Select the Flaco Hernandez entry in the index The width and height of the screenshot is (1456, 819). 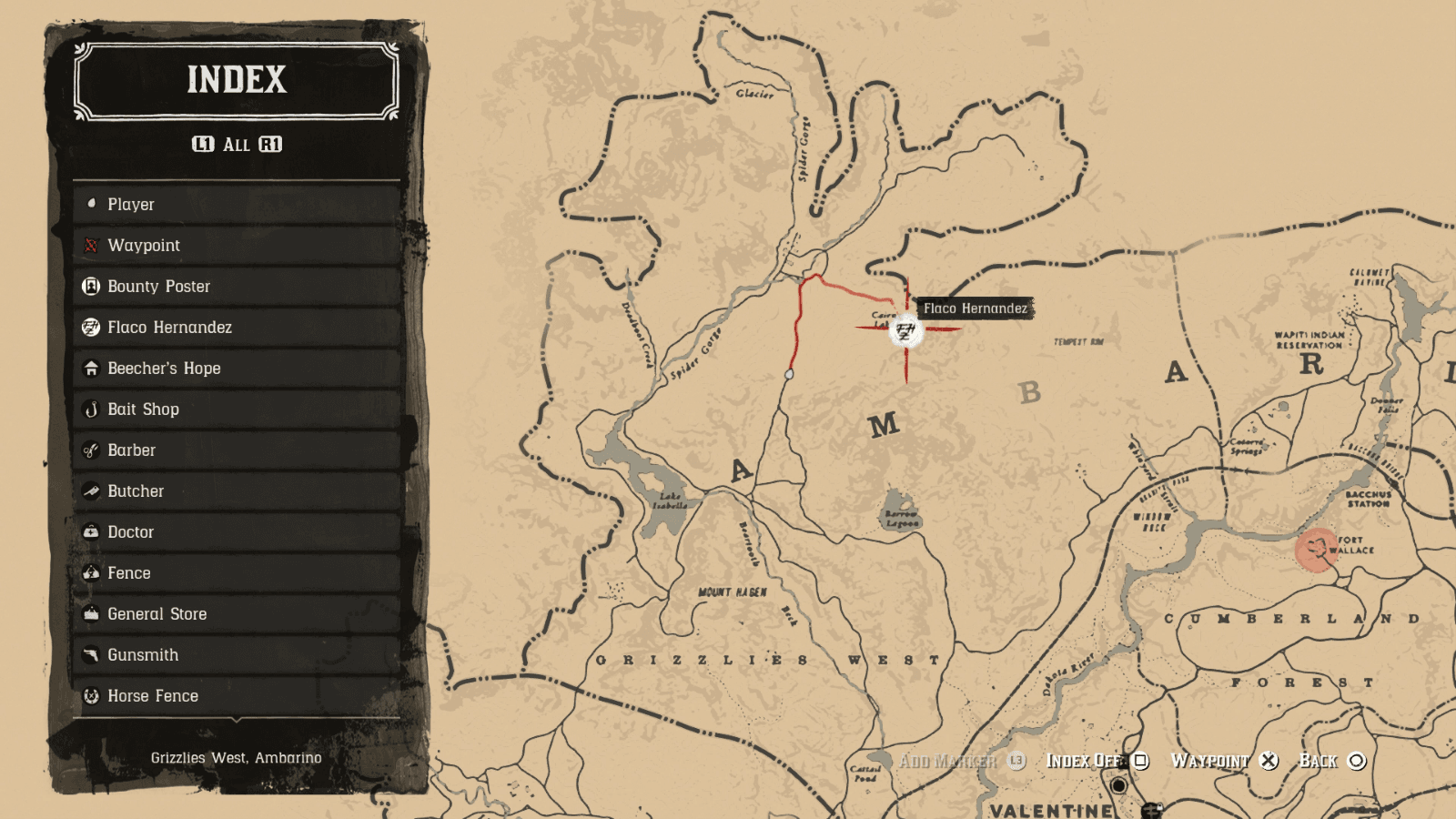coord(170,327)
